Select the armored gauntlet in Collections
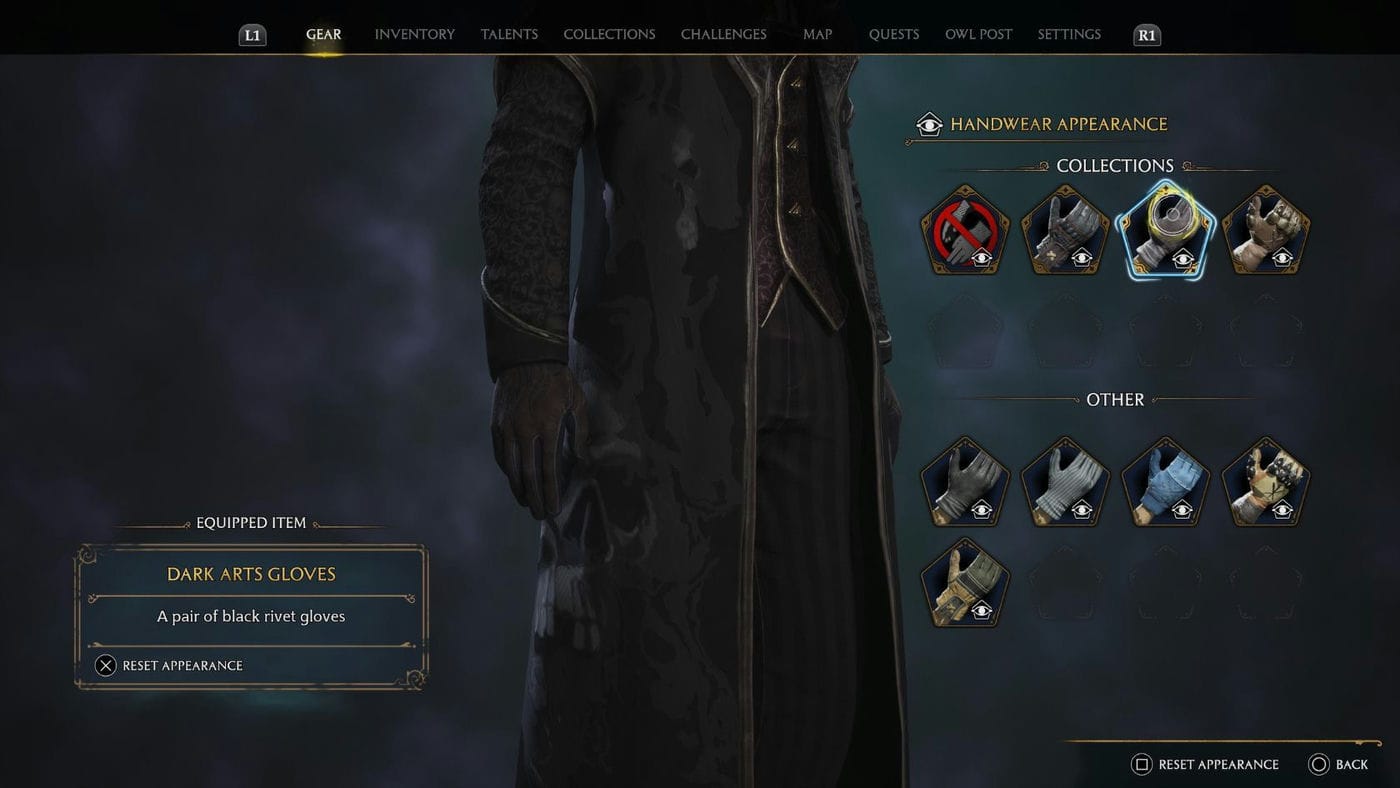 pyautogui.click(x=1064, y=229)
